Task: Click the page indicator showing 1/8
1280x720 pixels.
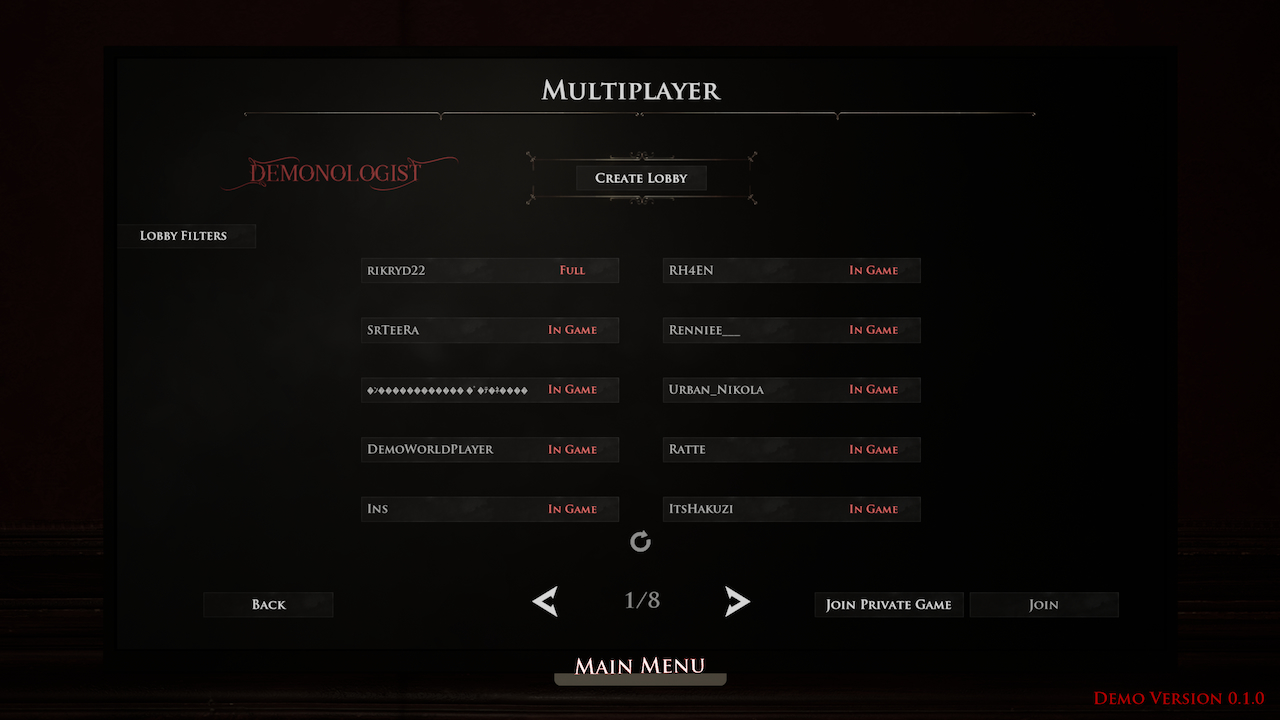Action: tap(640, 601)
